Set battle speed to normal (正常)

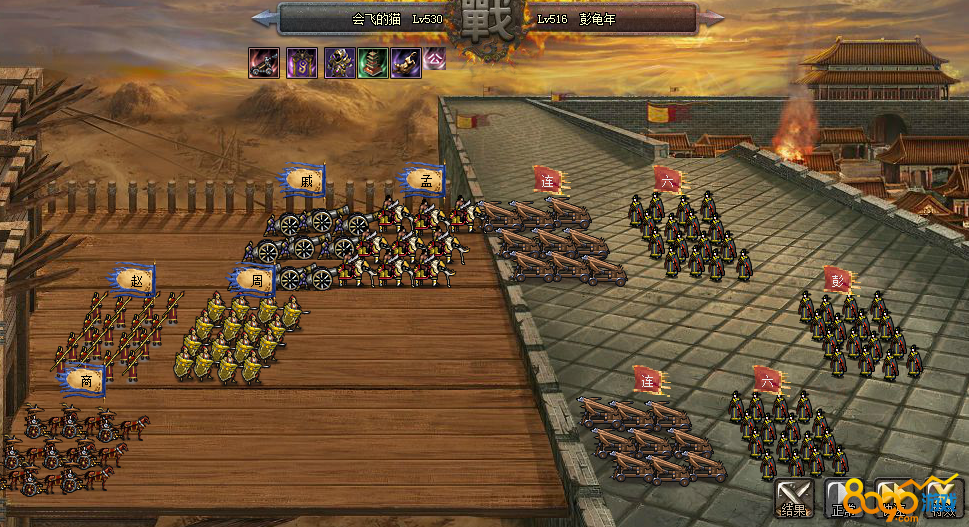(x=842, y=499)
